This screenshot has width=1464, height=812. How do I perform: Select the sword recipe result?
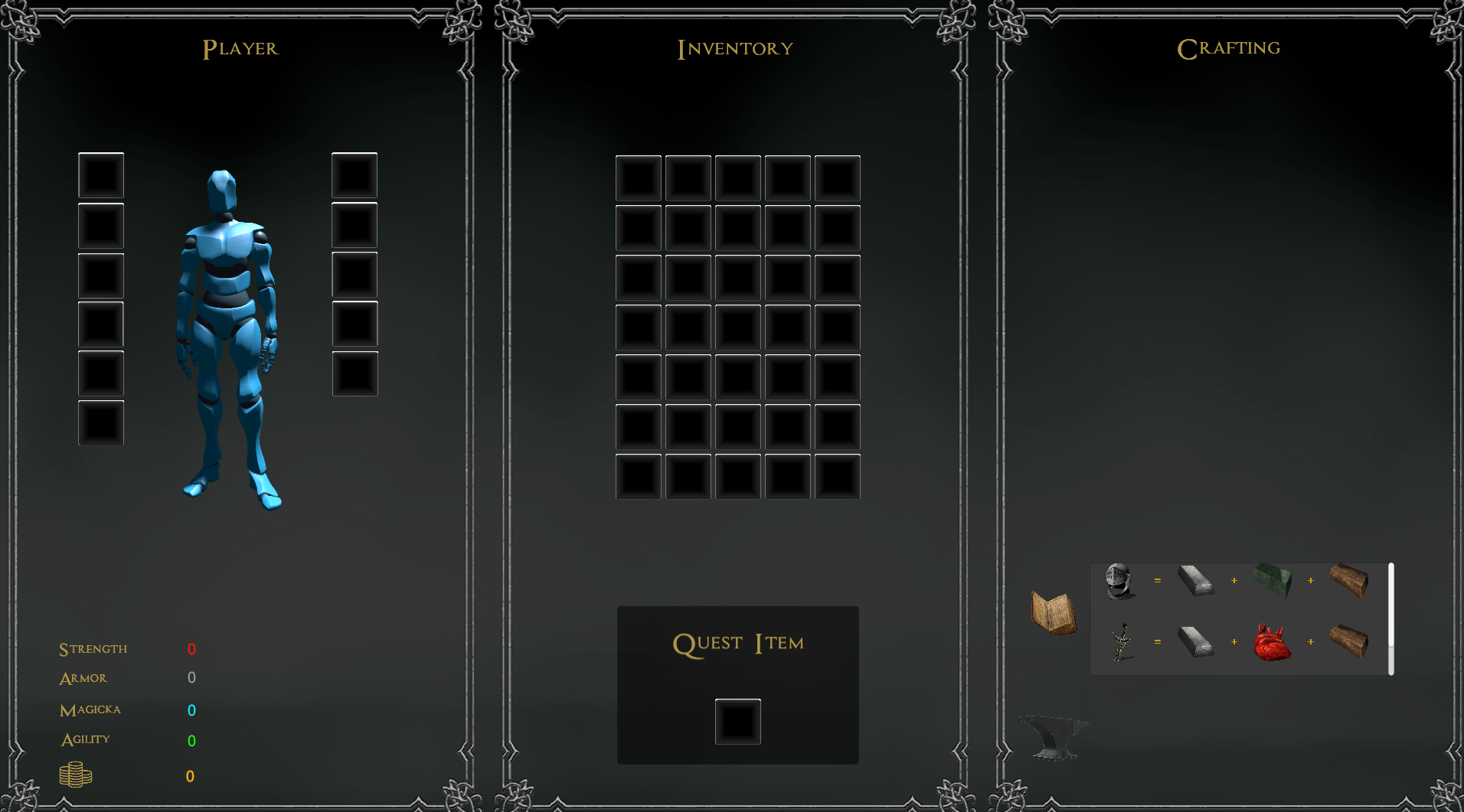click(1122, 641)
